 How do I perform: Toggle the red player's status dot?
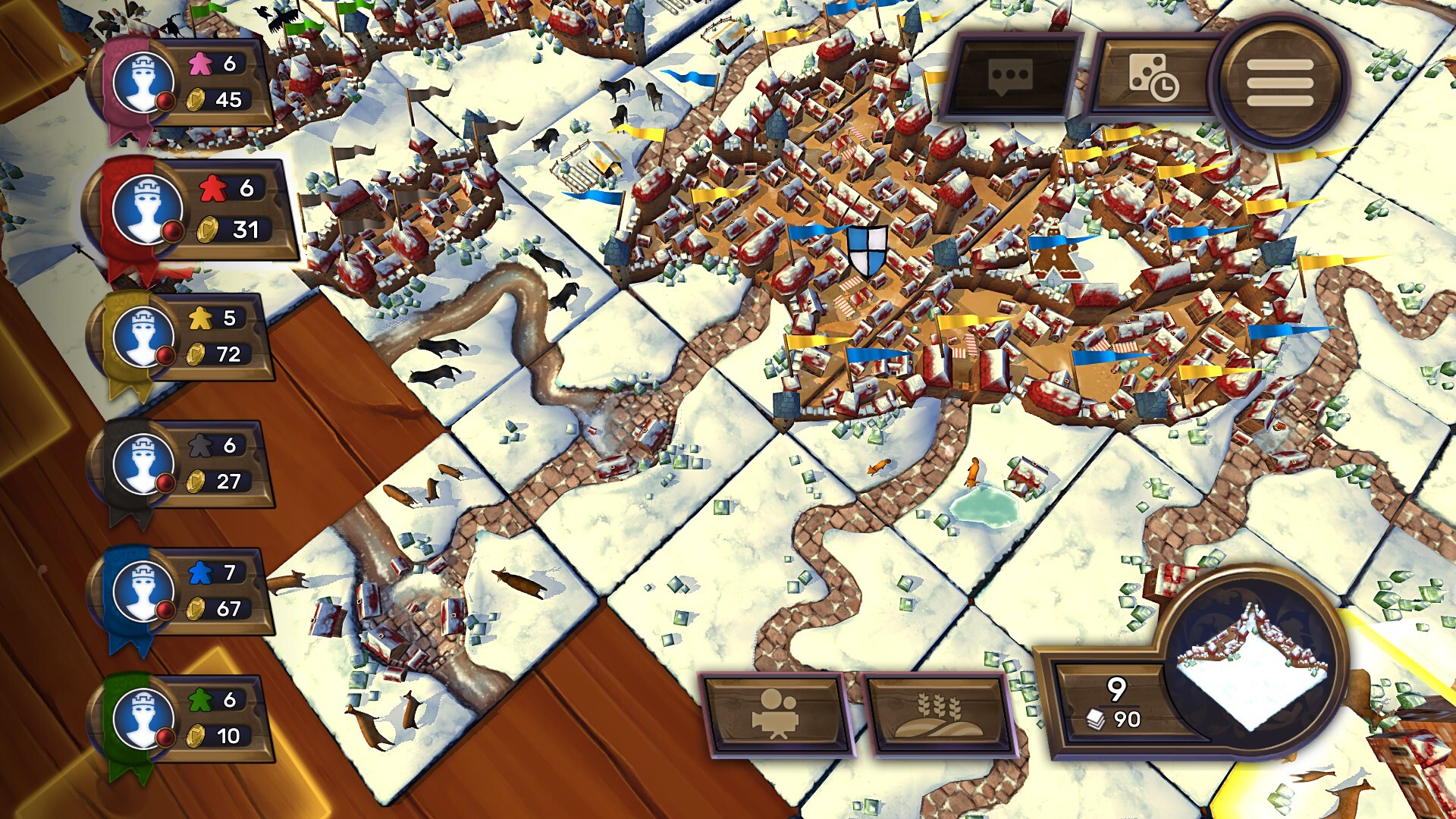pos(172,227)
